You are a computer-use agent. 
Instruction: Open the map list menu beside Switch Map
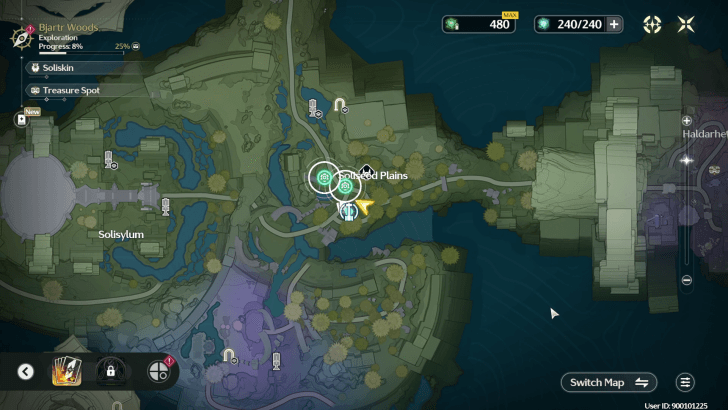685,382
